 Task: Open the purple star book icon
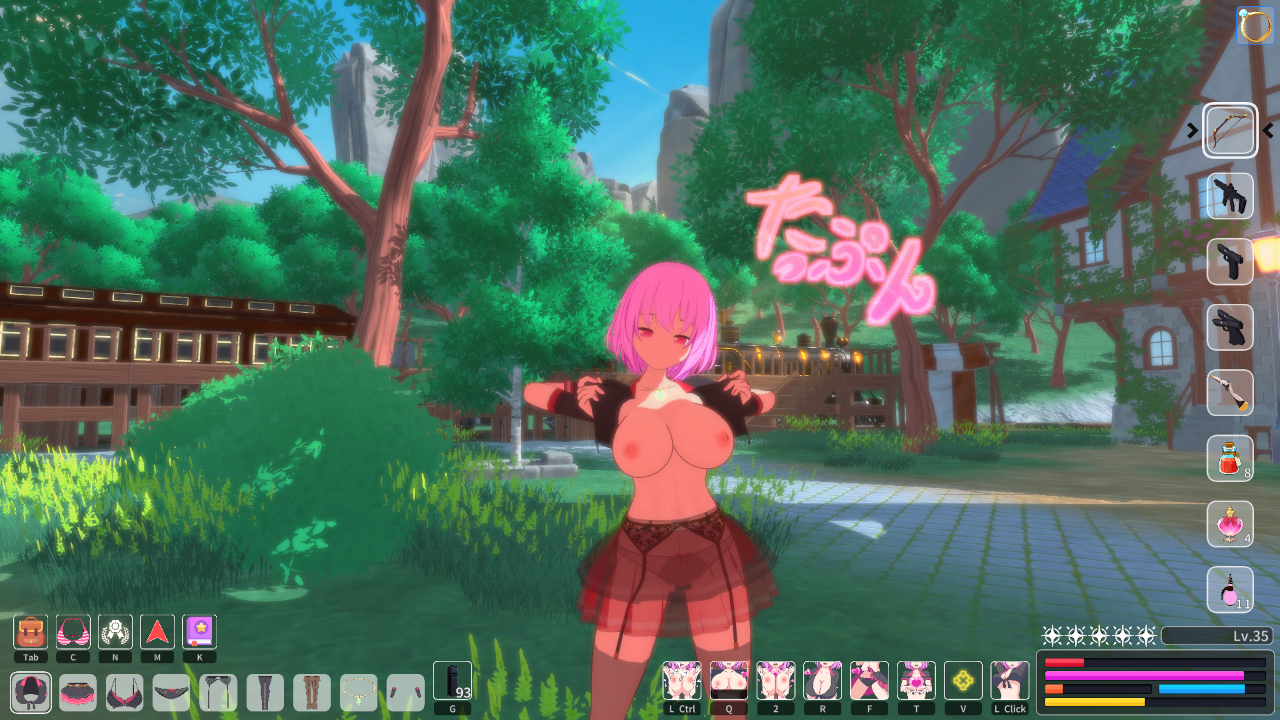199,632
